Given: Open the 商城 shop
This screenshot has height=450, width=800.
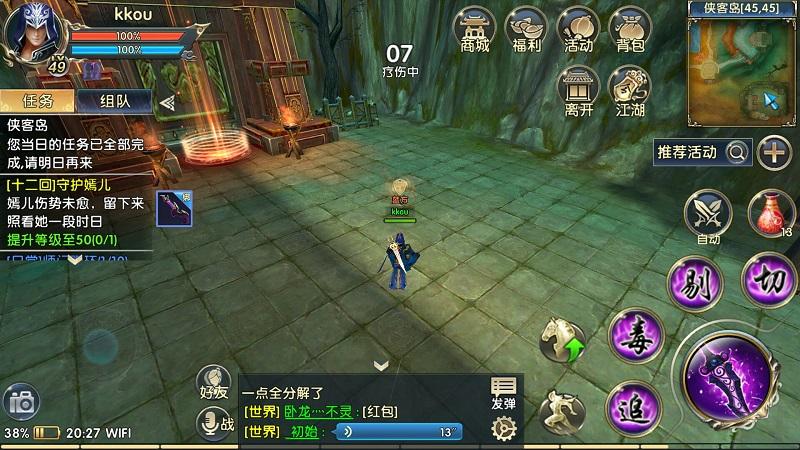Looking at the screenshot, I should 475,30.
